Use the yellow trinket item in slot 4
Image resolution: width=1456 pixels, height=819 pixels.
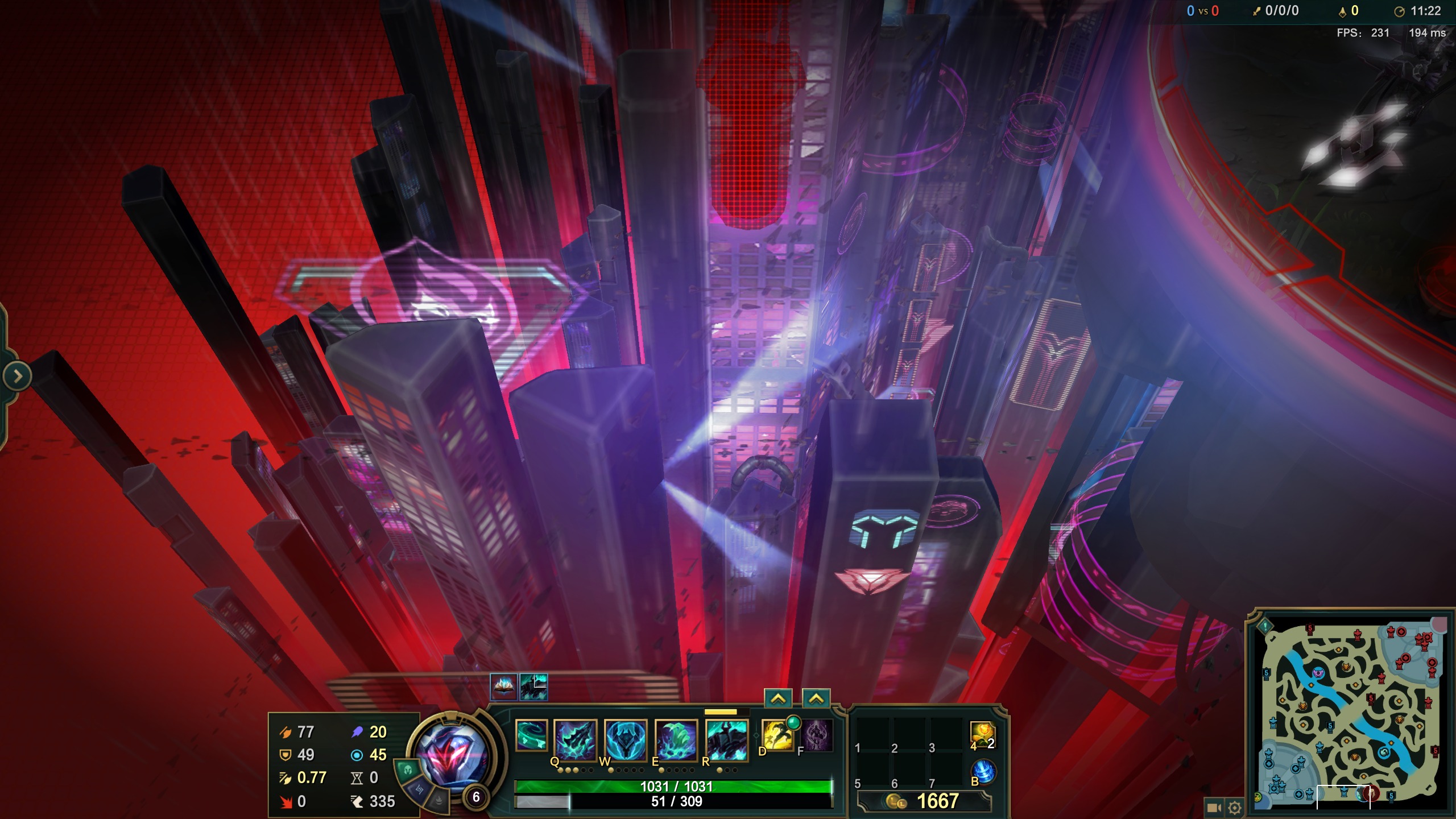(982, 735)
